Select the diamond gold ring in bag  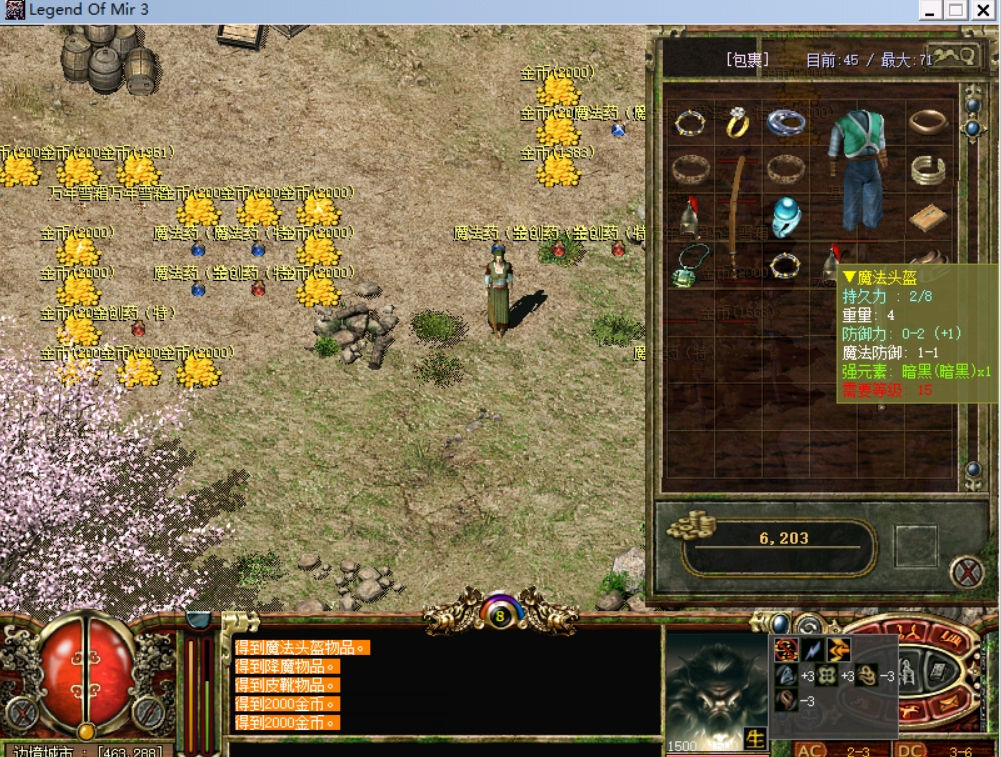(x=737, y=122)
